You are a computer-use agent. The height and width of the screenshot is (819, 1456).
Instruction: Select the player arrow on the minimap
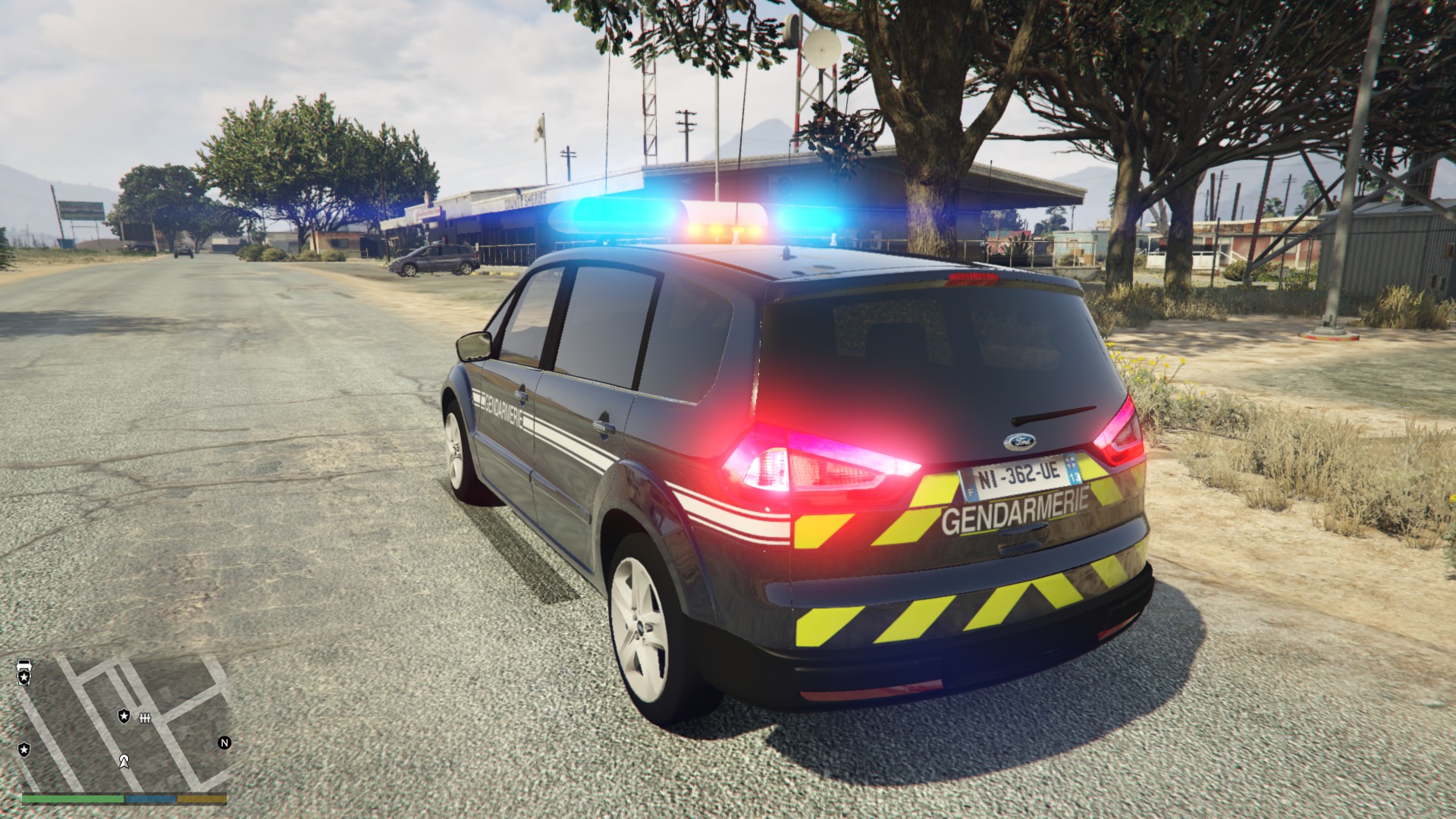point(124,761)
